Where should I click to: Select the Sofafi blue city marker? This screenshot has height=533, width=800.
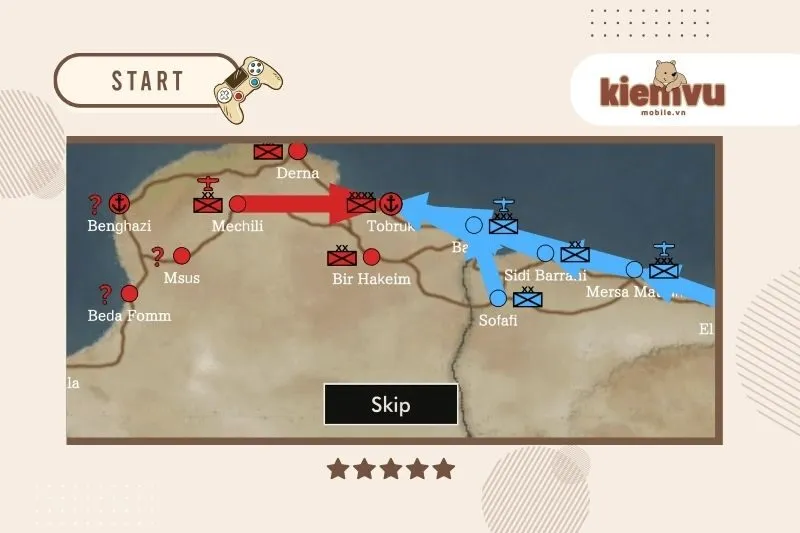498,298
